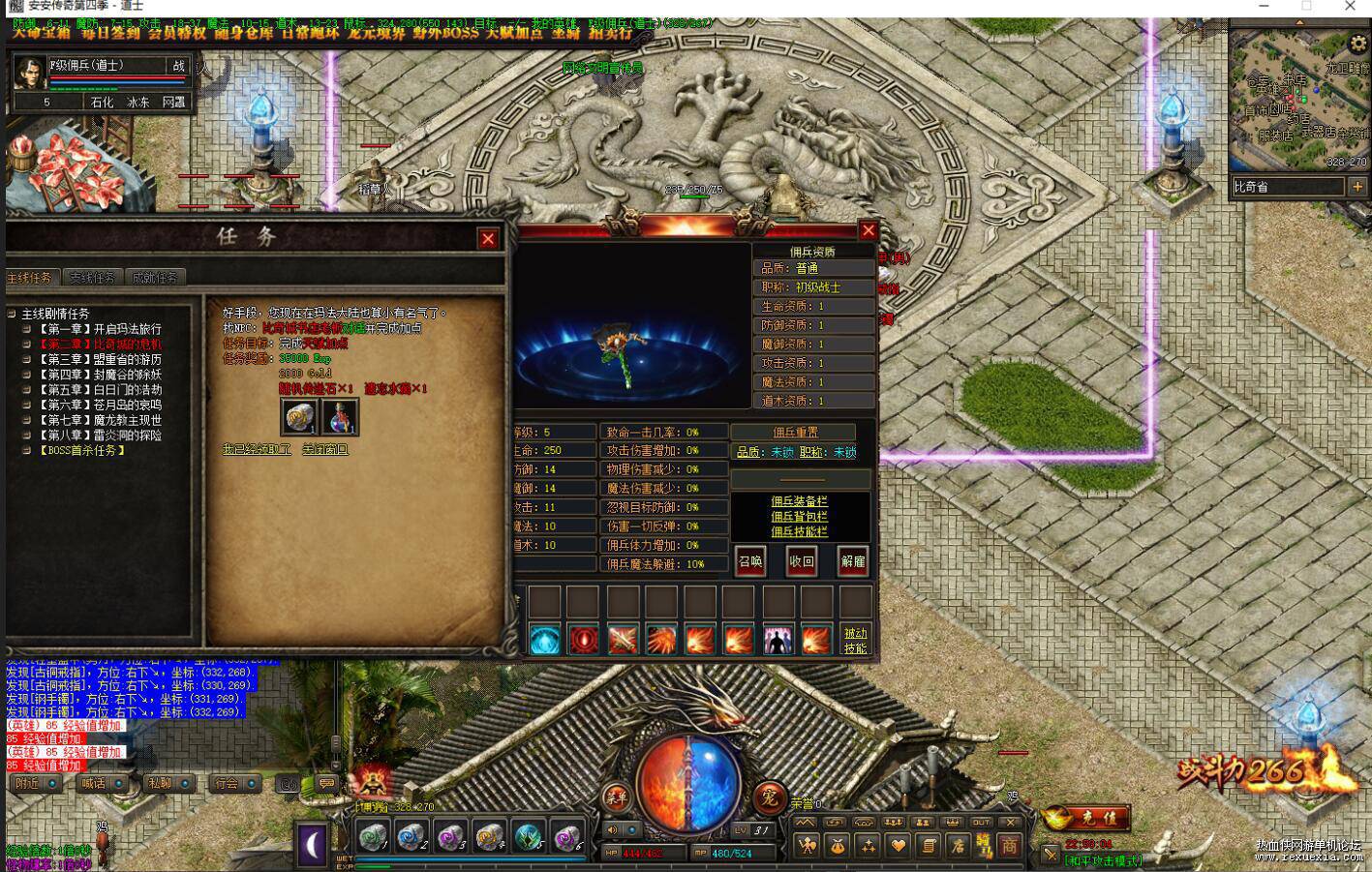Open the 被动技能 passive skills link

(x=855, y=640)
